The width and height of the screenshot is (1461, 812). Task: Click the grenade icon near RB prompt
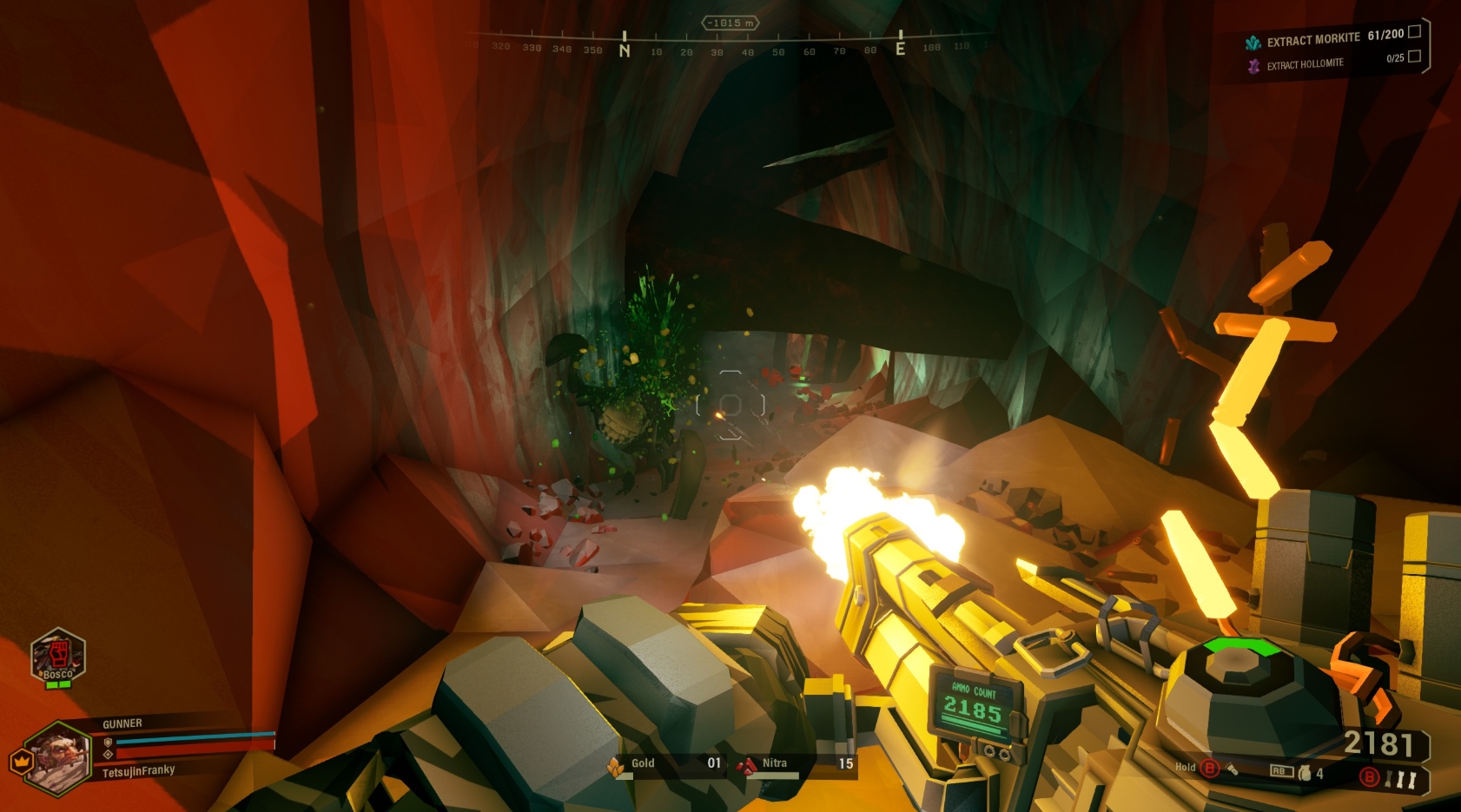pos(1305,773)
